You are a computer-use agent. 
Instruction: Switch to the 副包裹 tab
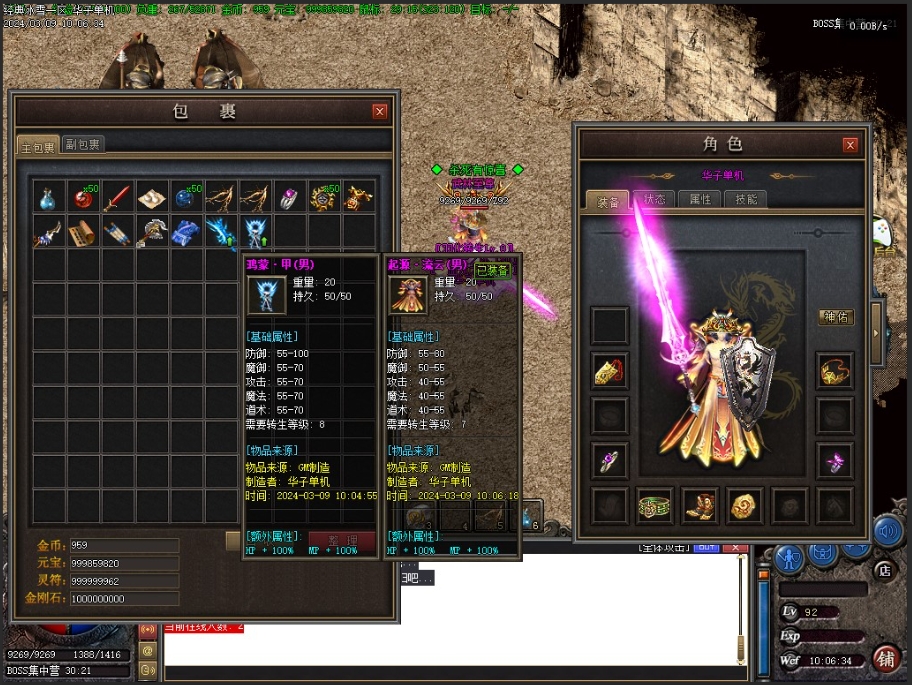[x=83, y=145]
